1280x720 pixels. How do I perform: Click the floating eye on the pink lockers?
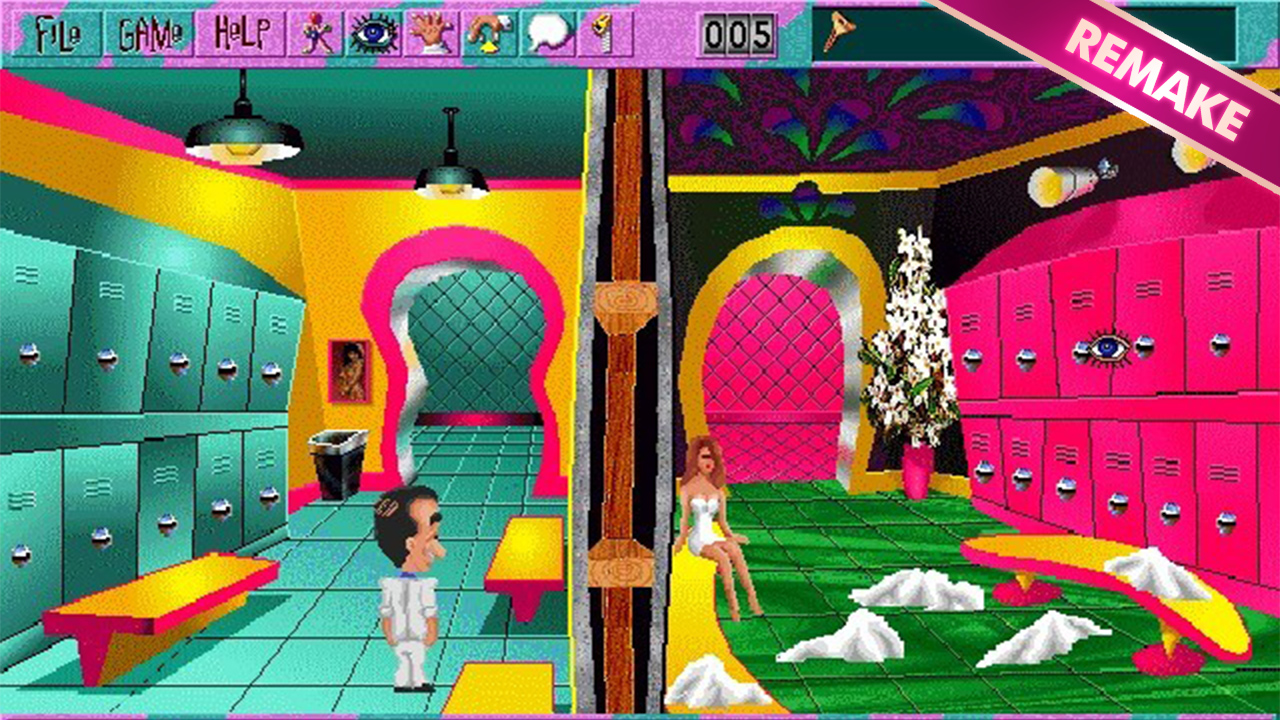click(x=1112, y=345)
